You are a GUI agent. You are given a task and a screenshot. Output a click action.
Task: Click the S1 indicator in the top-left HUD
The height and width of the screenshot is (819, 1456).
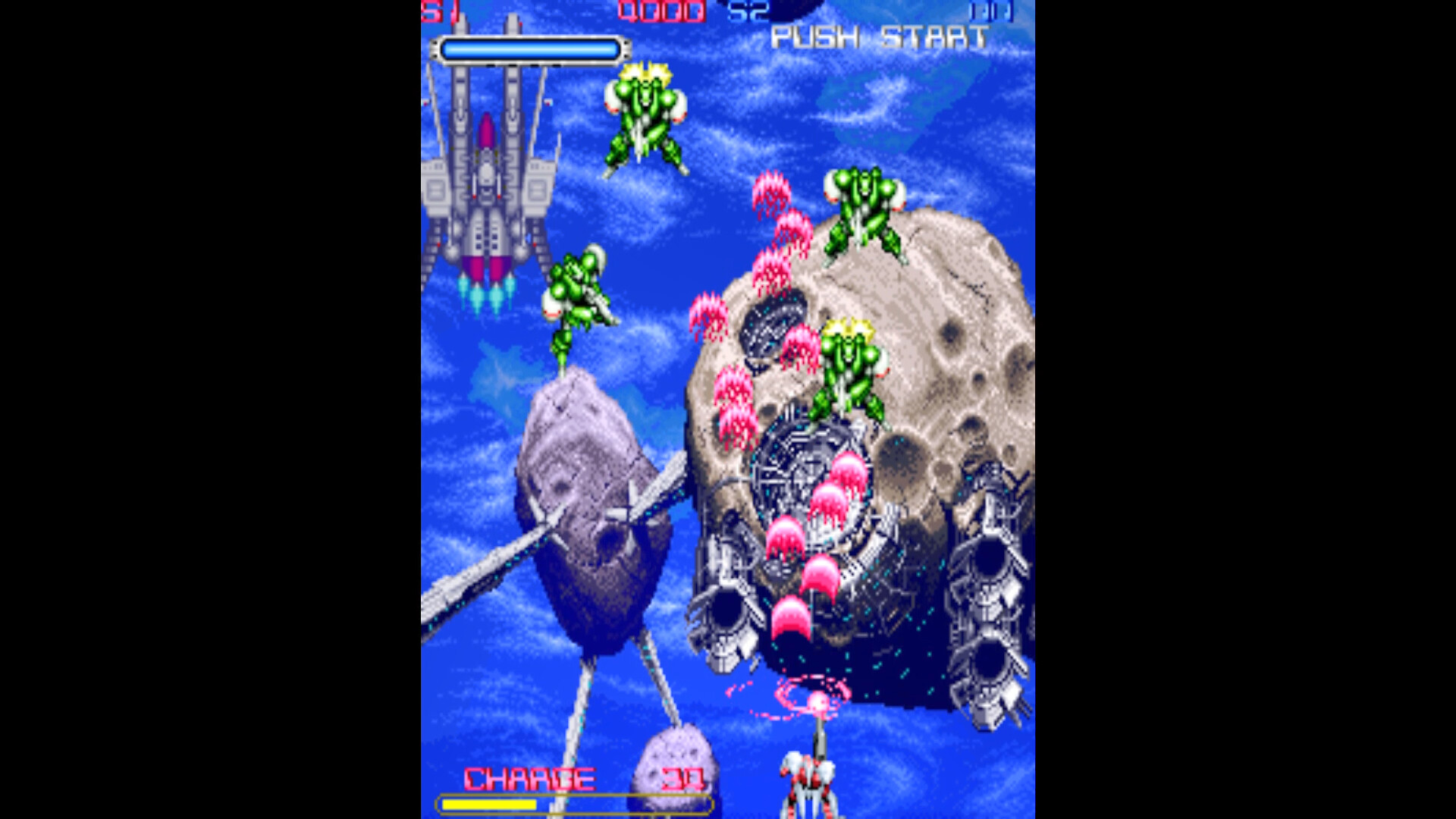coord(434,9)
